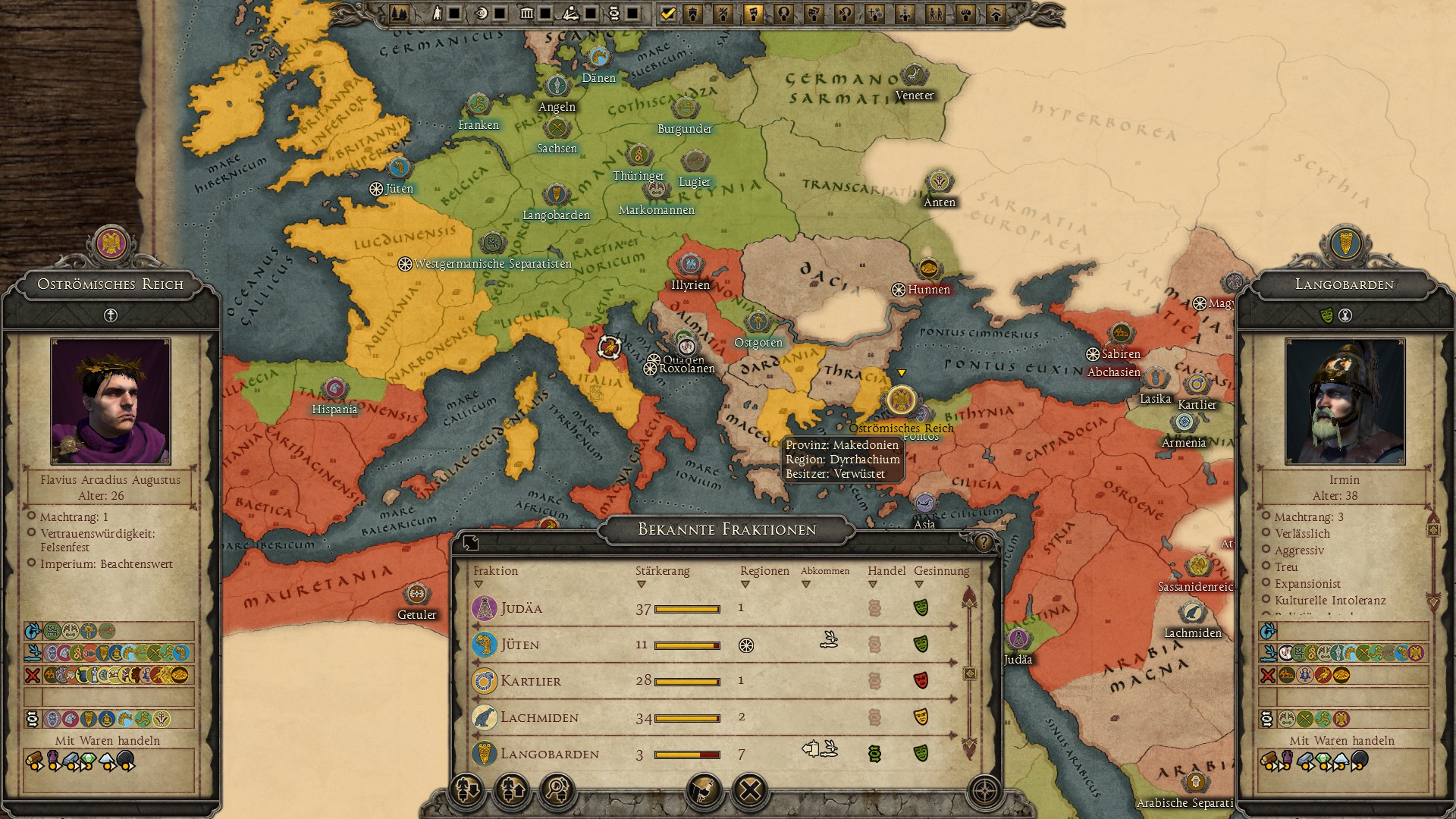Screen dimensions: 1456x819
Task: Sort the list by Regionen
Action: [x=764, y=571]
